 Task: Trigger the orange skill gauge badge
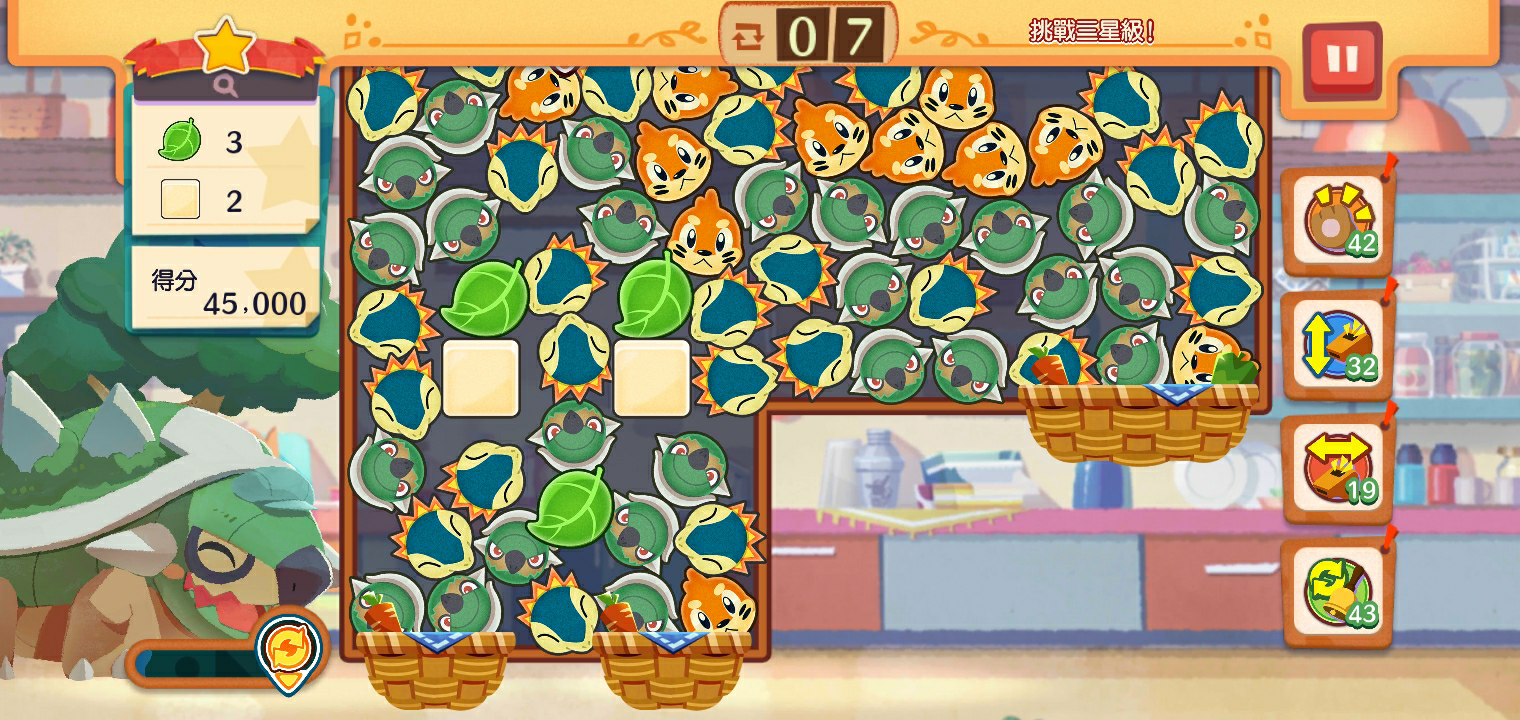tap(290, 647)
